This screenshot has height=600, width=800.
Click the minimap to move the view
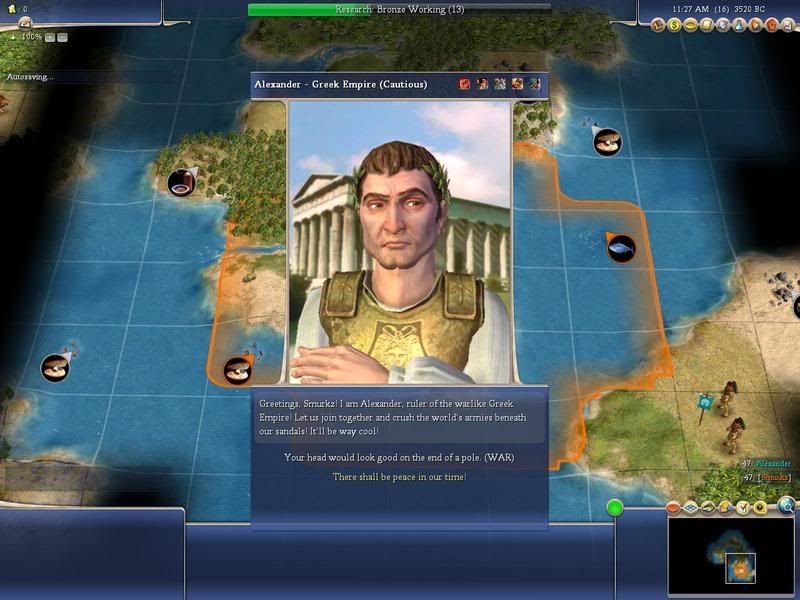(x=733, y=552)
